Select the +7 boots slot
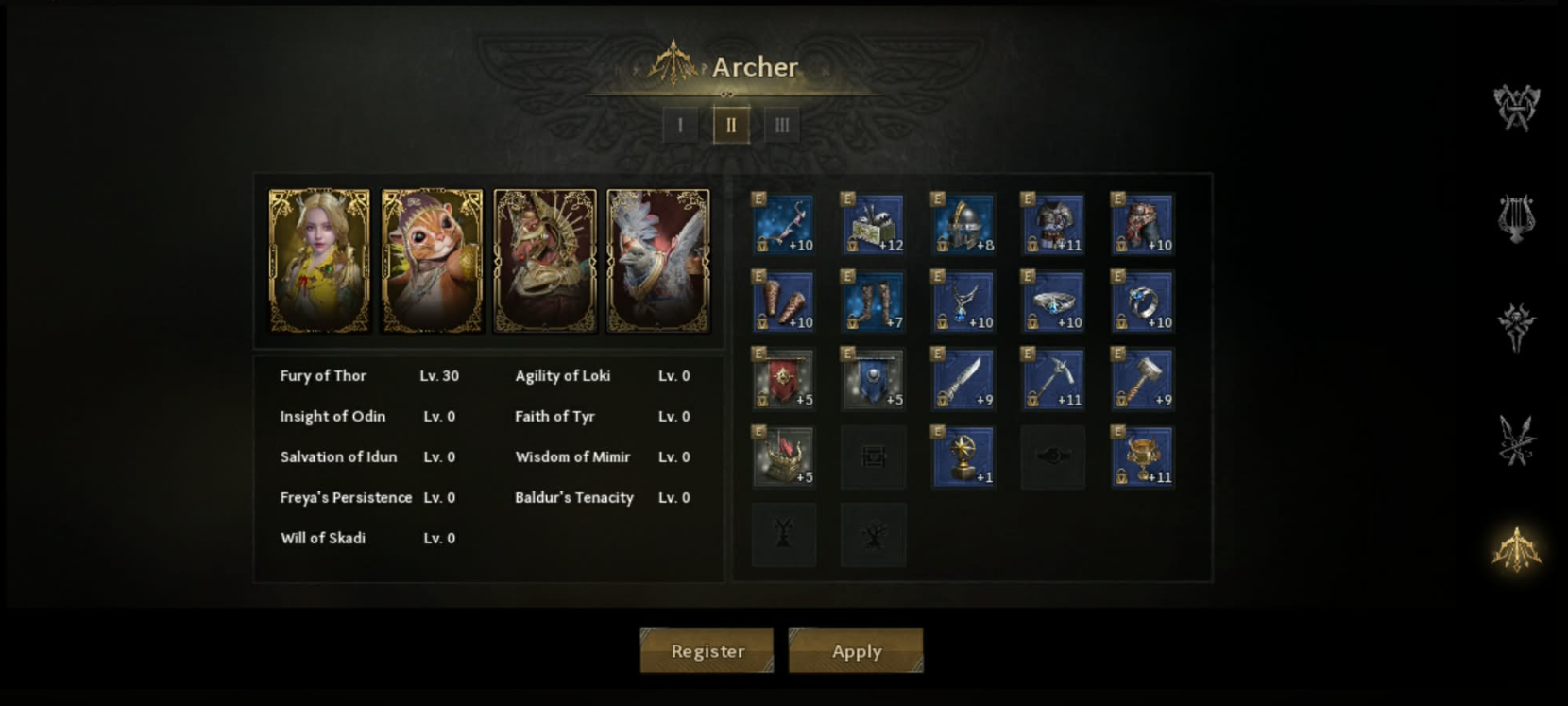 (873, 302)
